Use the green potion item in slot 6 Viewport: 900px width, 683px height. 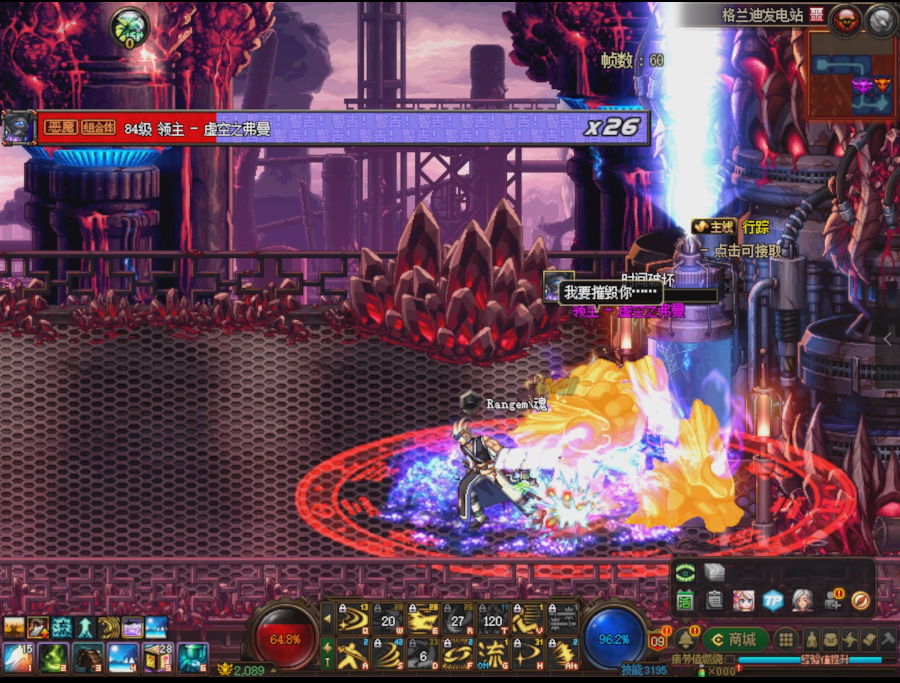[x=190, y=657]
